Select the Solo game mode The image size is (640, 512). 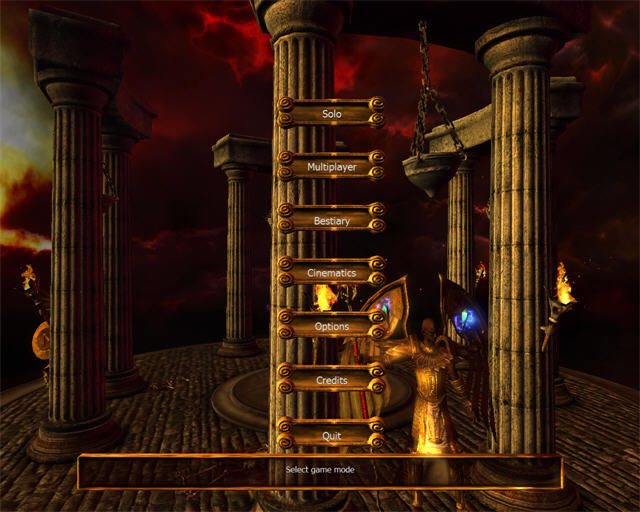331,113
